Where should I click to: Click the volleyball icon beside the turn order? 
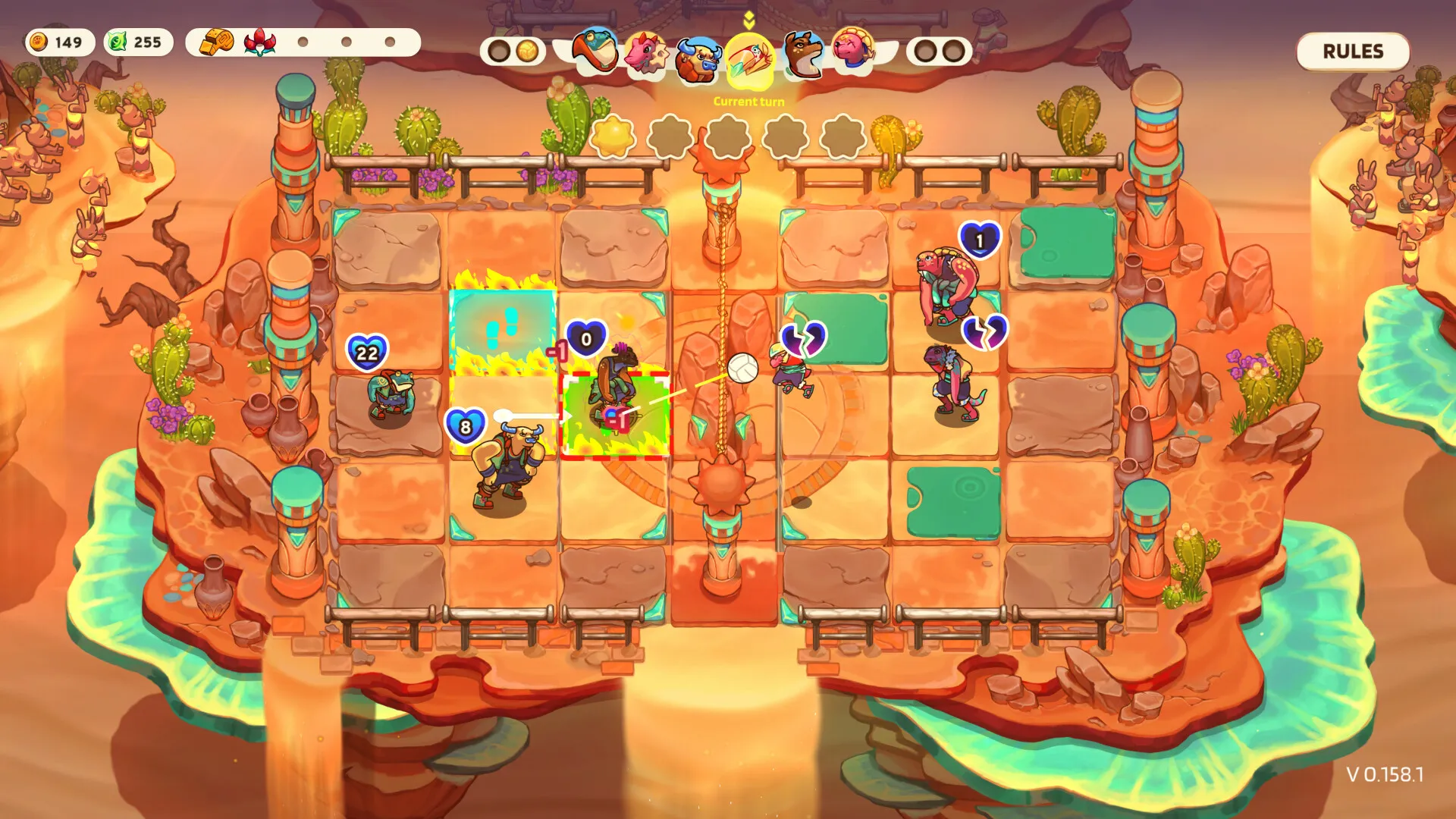(x=529, y=52)
